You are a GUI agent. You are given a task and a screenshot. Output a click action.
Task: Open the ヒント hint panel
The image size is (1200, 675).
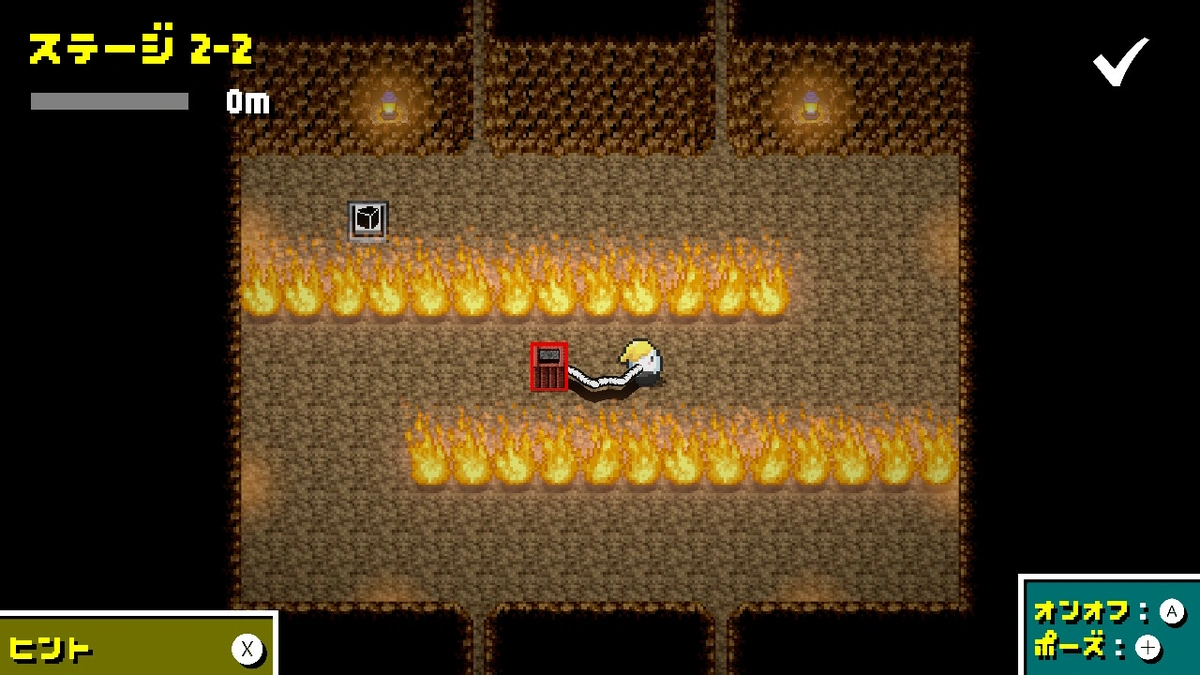point(138,648)
